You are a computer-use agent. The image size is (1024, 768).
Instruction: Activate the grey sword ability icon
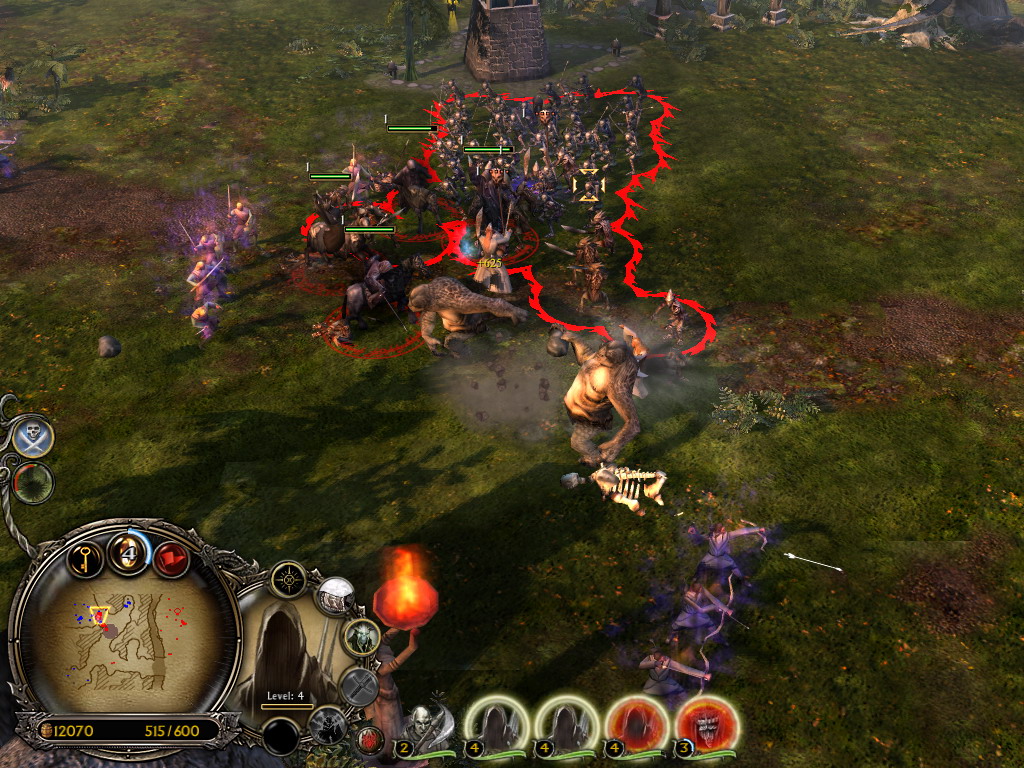[357, 686]
